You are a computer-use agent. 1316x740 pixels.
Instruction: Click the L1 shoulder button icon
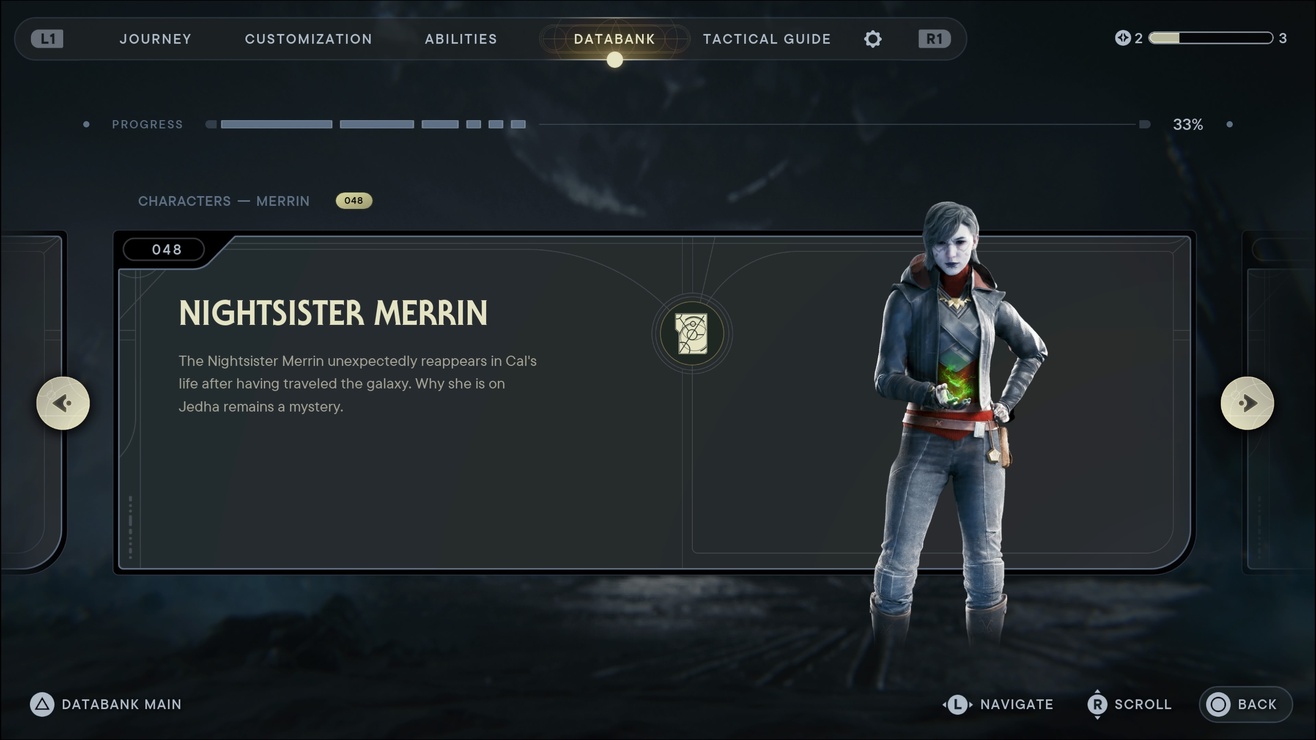[x=46, y=38]
